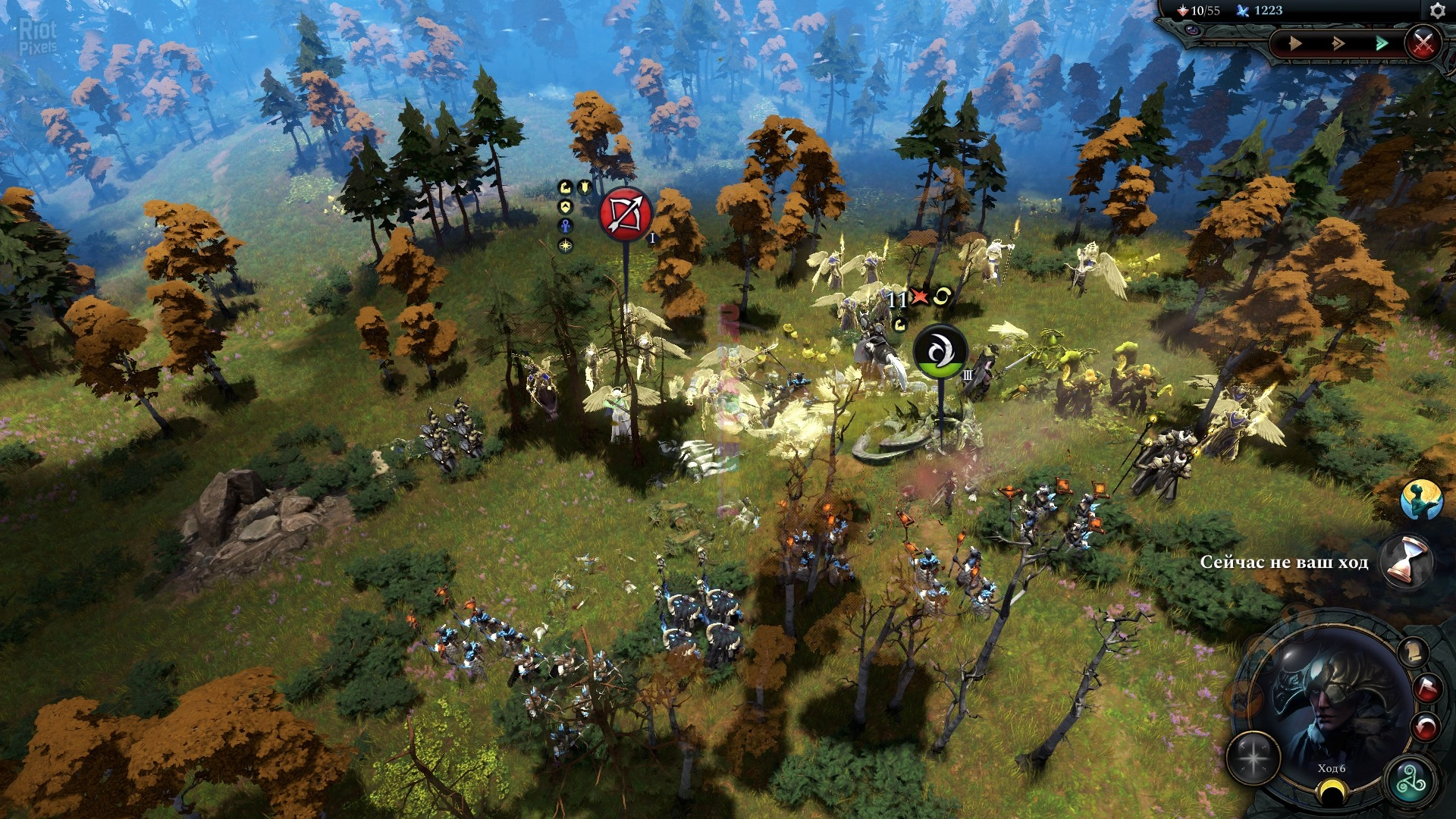Viewport: 1456px width, 819px height.
Task: Click the blue ankh status icon
Action: tap(566, 225)
